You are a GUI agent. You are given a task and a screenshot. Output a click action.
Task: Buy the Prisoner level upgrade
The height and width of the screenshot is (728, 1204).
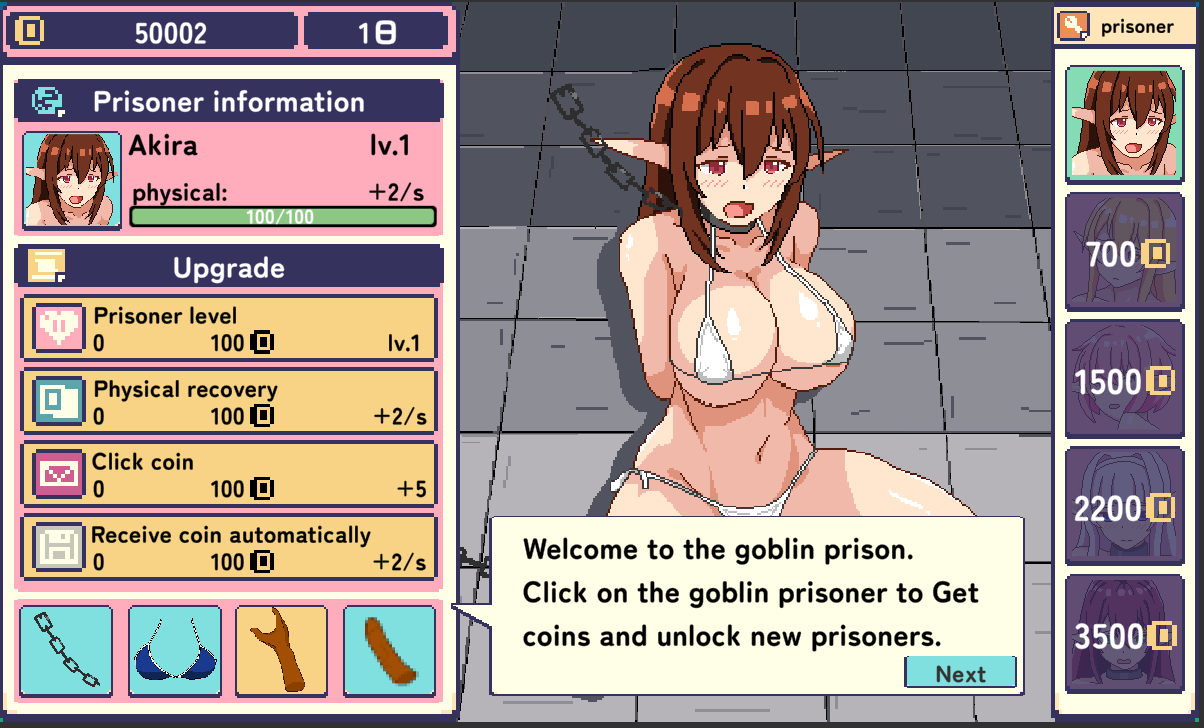click(x=229, y=329)
